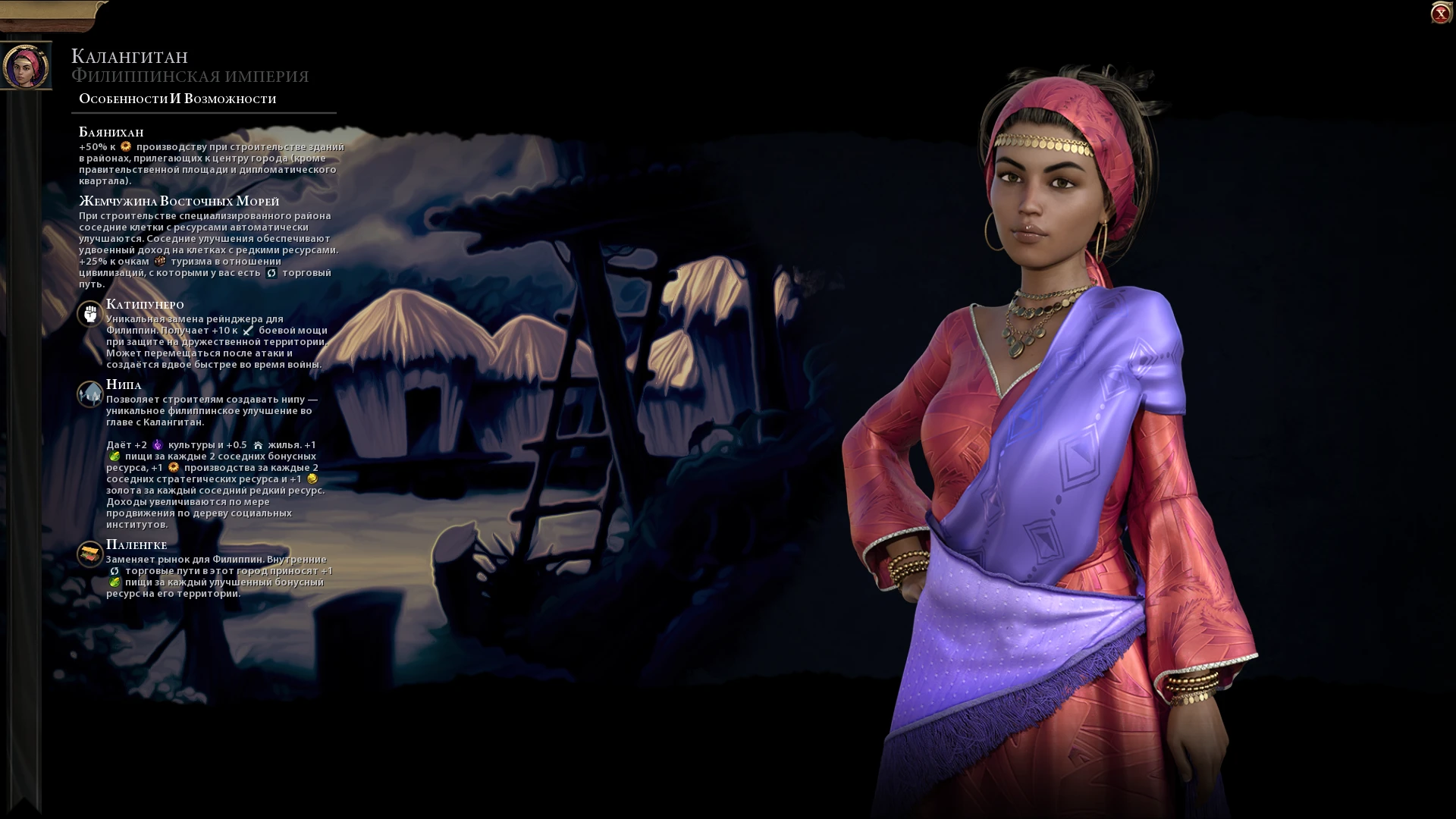Click the tourism icon near +25% к очкам
Screen dimensions: 1456x819
[161, 262]
